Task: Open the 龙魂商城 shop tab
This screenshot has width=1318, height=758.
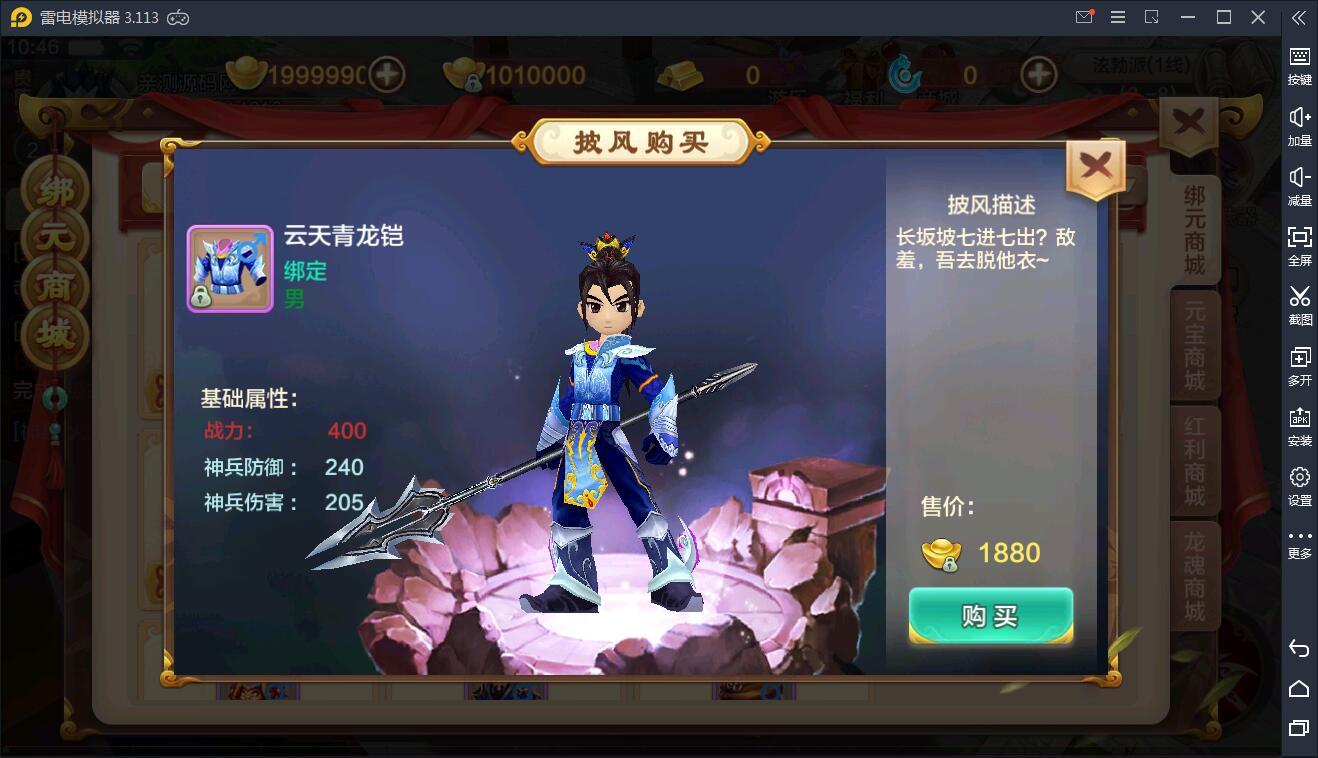Action: pyautogui.click(x=1196, y=575)
